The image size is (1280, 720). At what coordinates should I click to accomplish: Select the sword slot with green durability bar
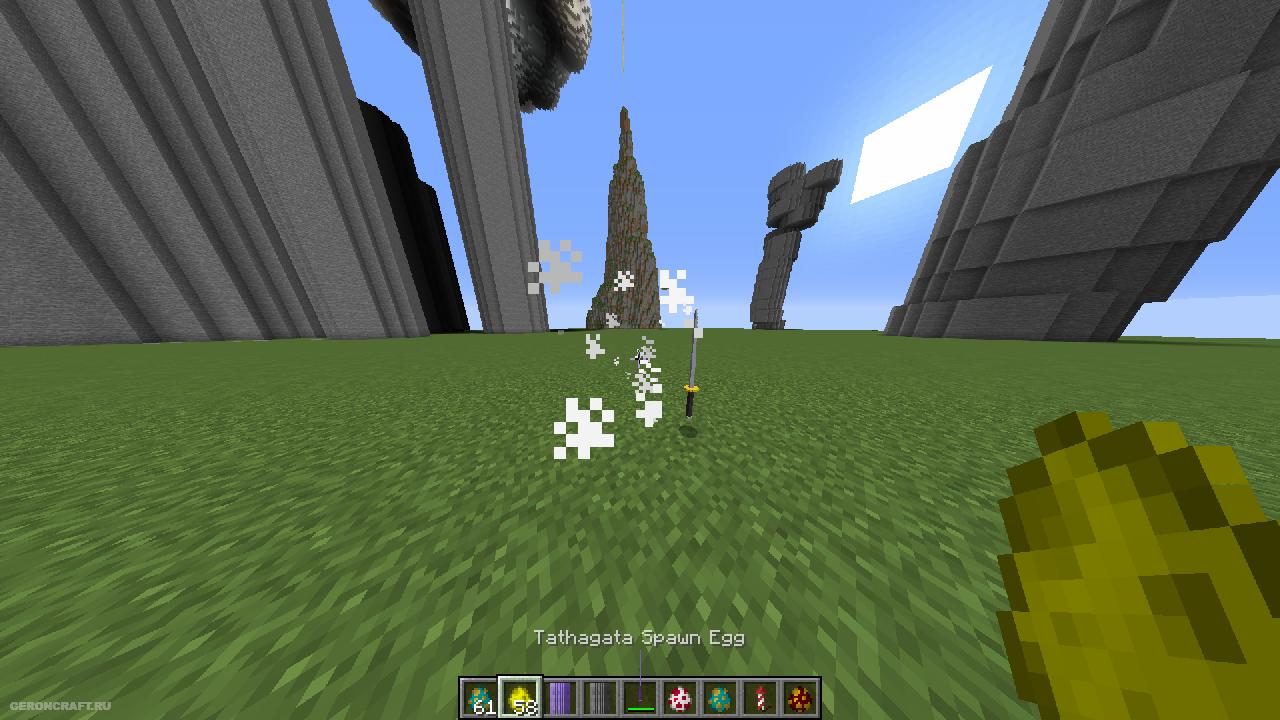pyautogui.click(x=640, y=697)
